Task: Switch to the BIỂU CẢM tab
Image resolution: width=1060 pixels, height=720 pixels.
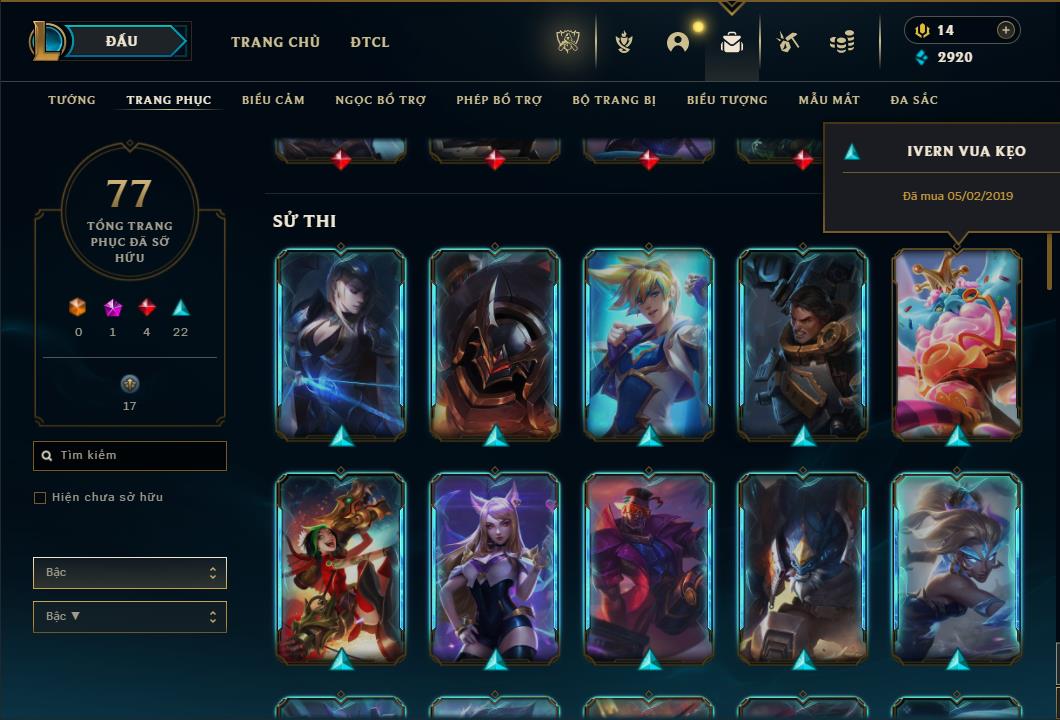Action: 273,100
